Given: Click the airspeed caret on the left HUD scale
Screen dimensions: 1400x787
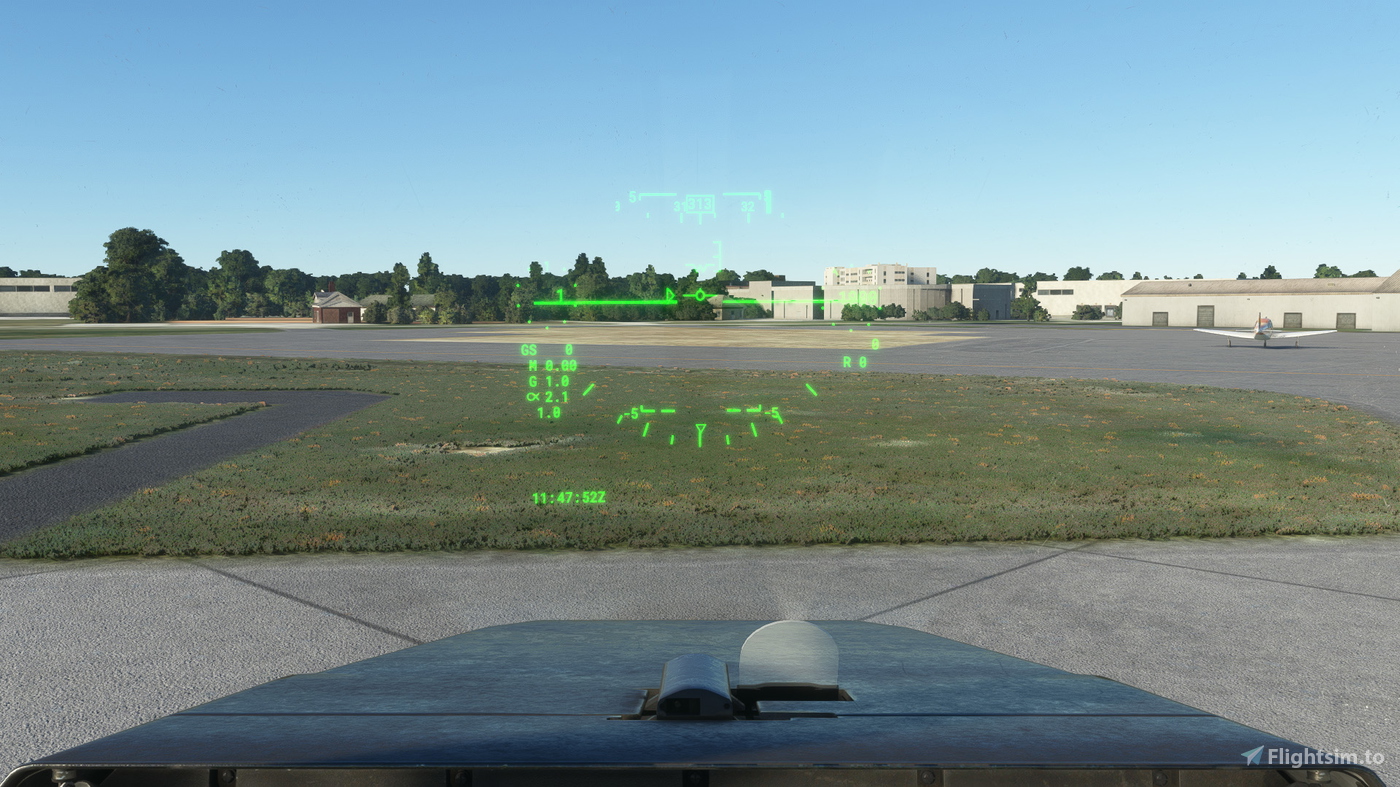Looking at the screenshot, I should (668, 293).
